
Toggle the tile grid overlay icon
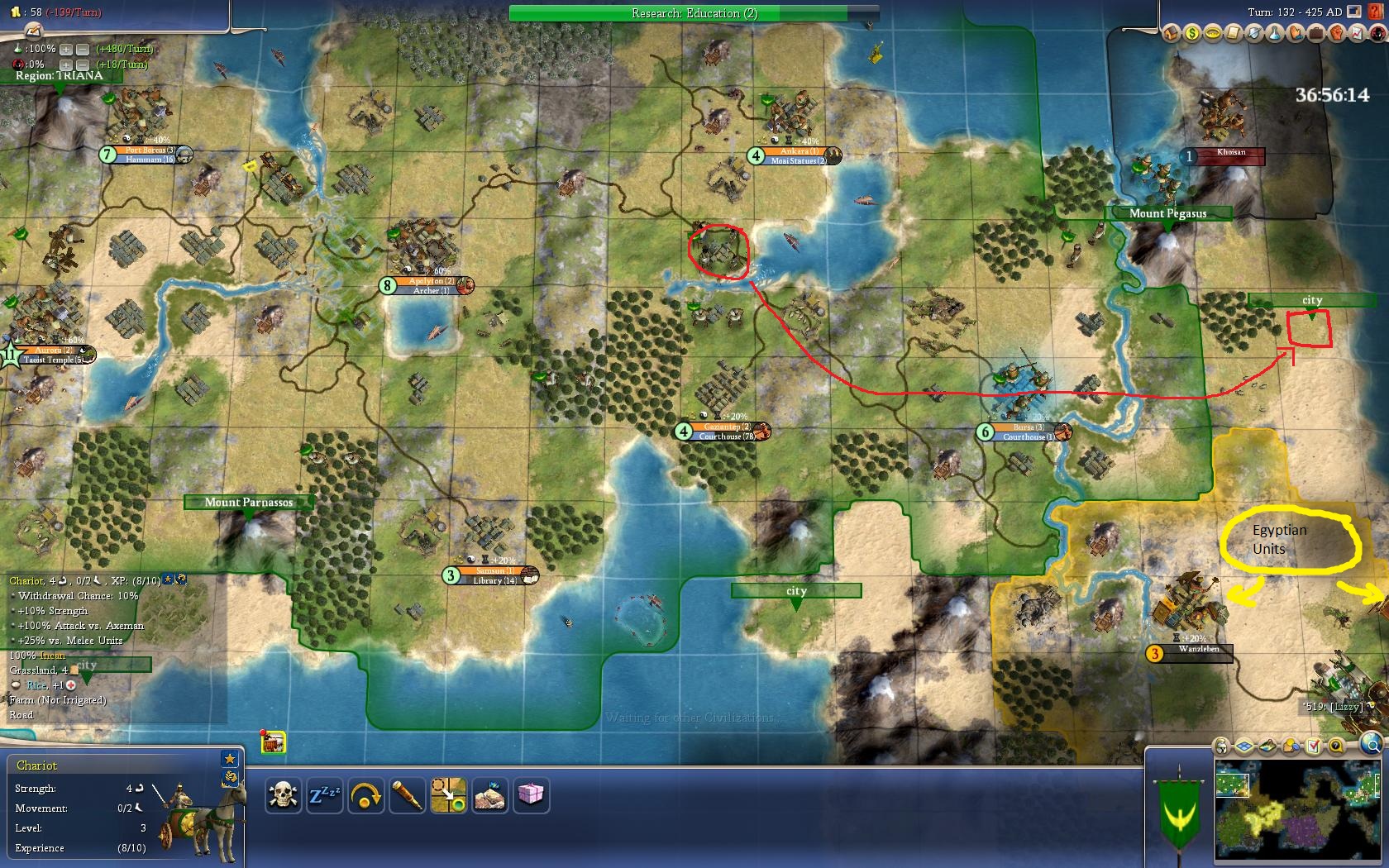1244,746
